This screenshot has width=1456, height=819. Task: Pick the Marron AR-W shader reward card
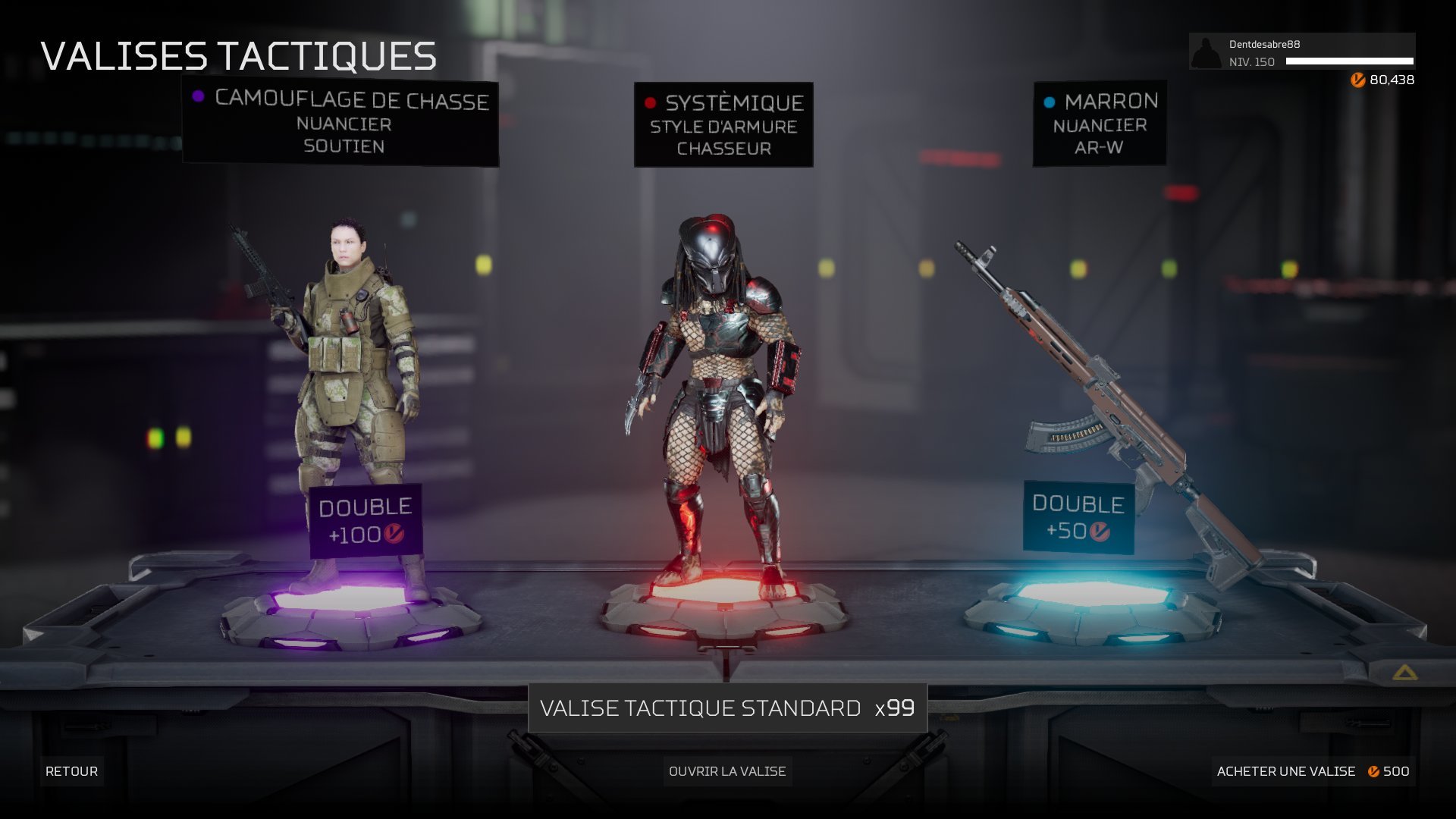point(1100,124)
